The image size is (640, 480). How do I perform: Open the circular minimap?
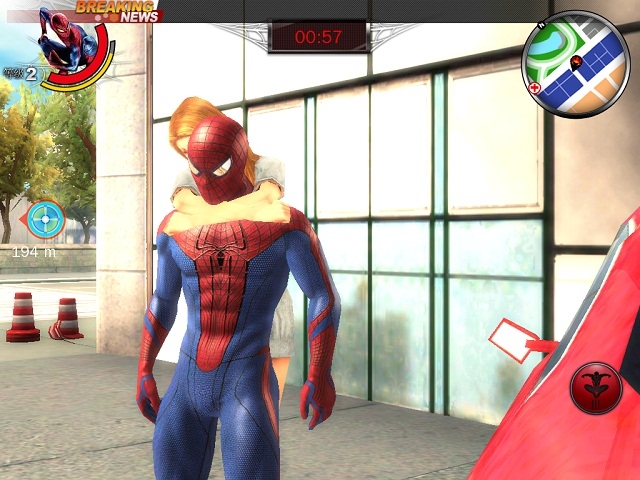[x=575, y=64]
